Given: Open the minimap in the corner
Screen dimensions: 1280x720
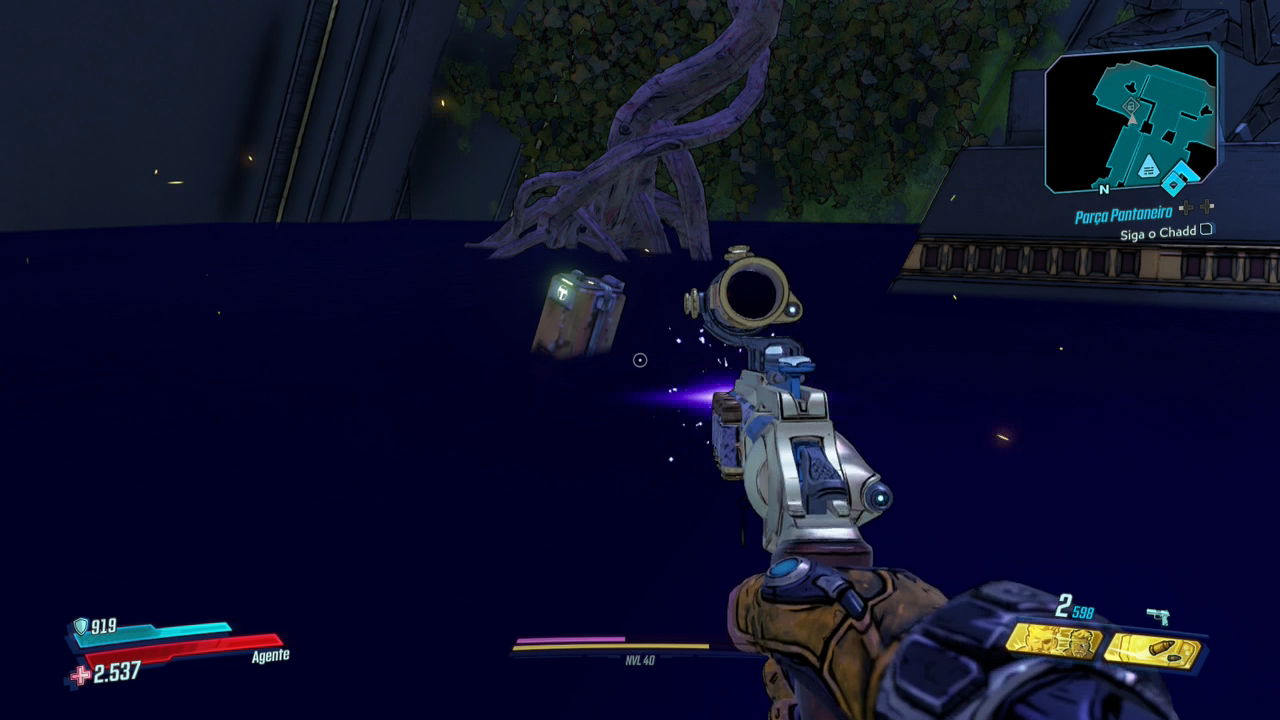Looking at the screenshot, I should (x=1131, y=120).
